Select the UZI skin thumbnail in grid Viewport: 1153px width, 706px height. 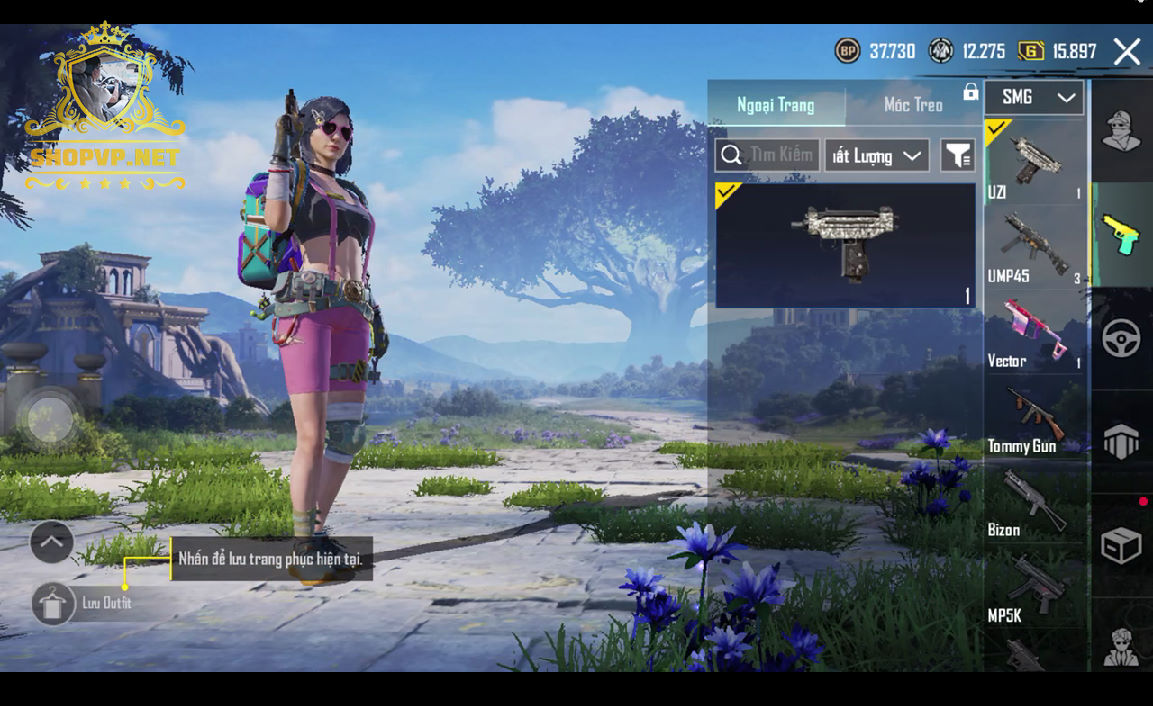pos(845,245)
